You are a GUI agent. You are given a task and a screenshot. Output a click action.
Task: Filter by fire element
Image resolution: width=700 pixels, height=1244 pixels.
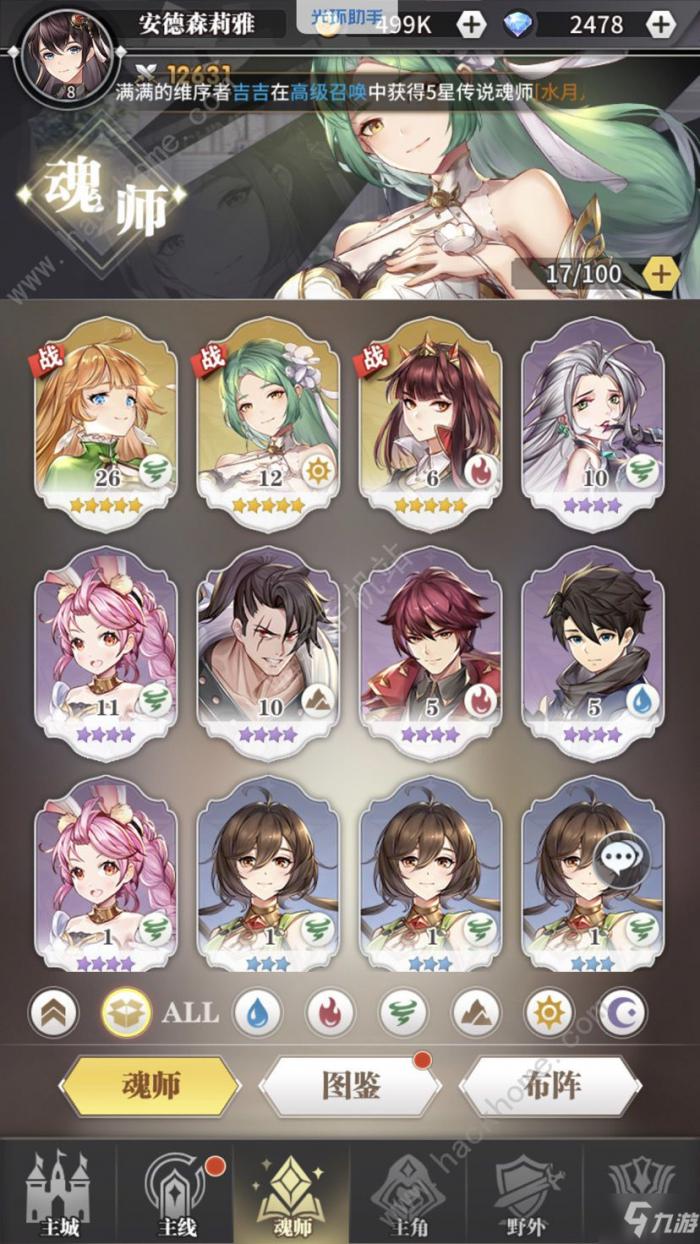pos(330,1013)
